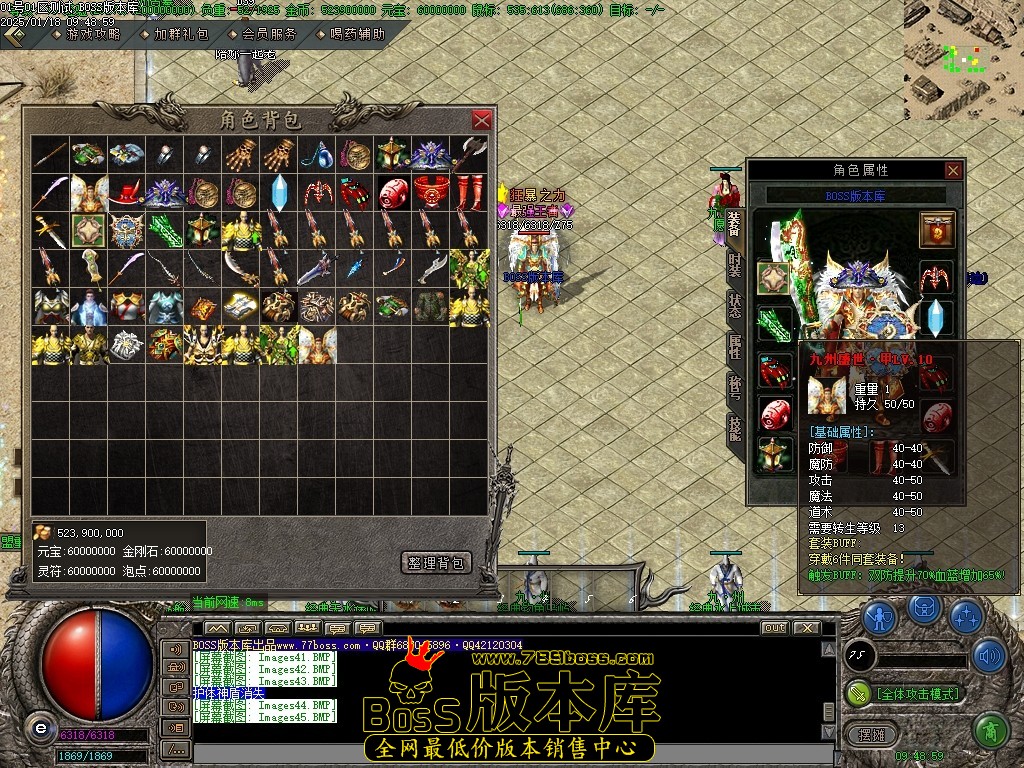Click the 整理背包 sort bag button
Image resolution: width=1024 pixels, height=768 pixels.
pos(436,563)
